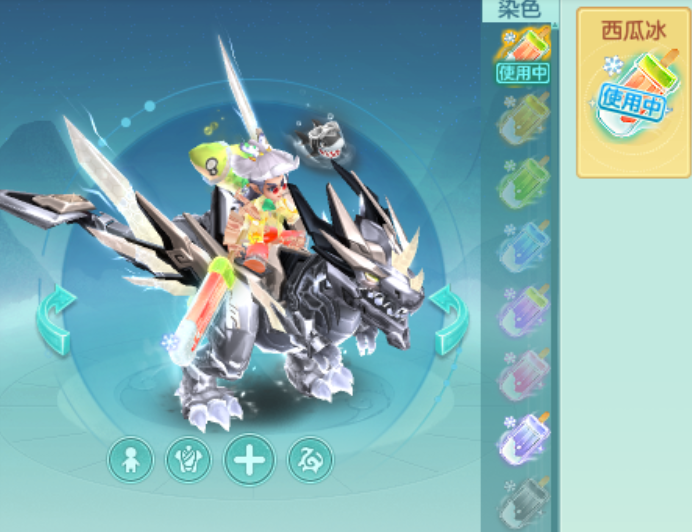Click the round plus button

coord(249,461)
